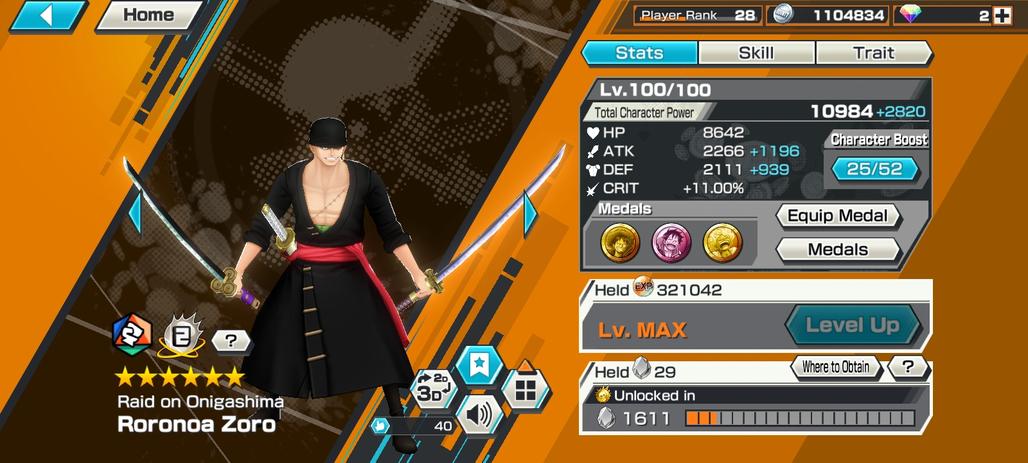1028x463 pixels.
Task: Add more rainbow diamonds with plus button
Action: click(1002, 15)
